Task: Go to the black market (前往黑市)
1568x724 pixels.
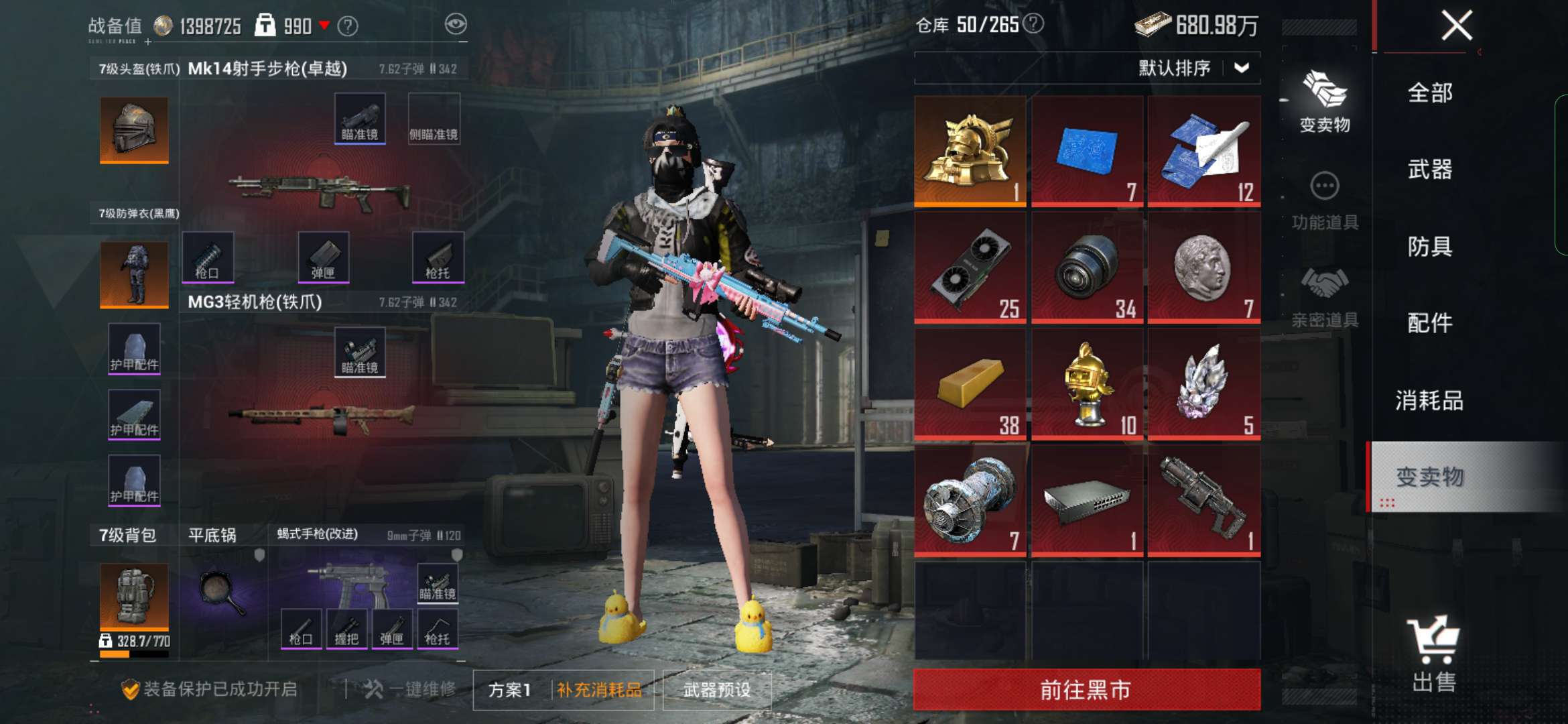Action: click(1086, 689)
